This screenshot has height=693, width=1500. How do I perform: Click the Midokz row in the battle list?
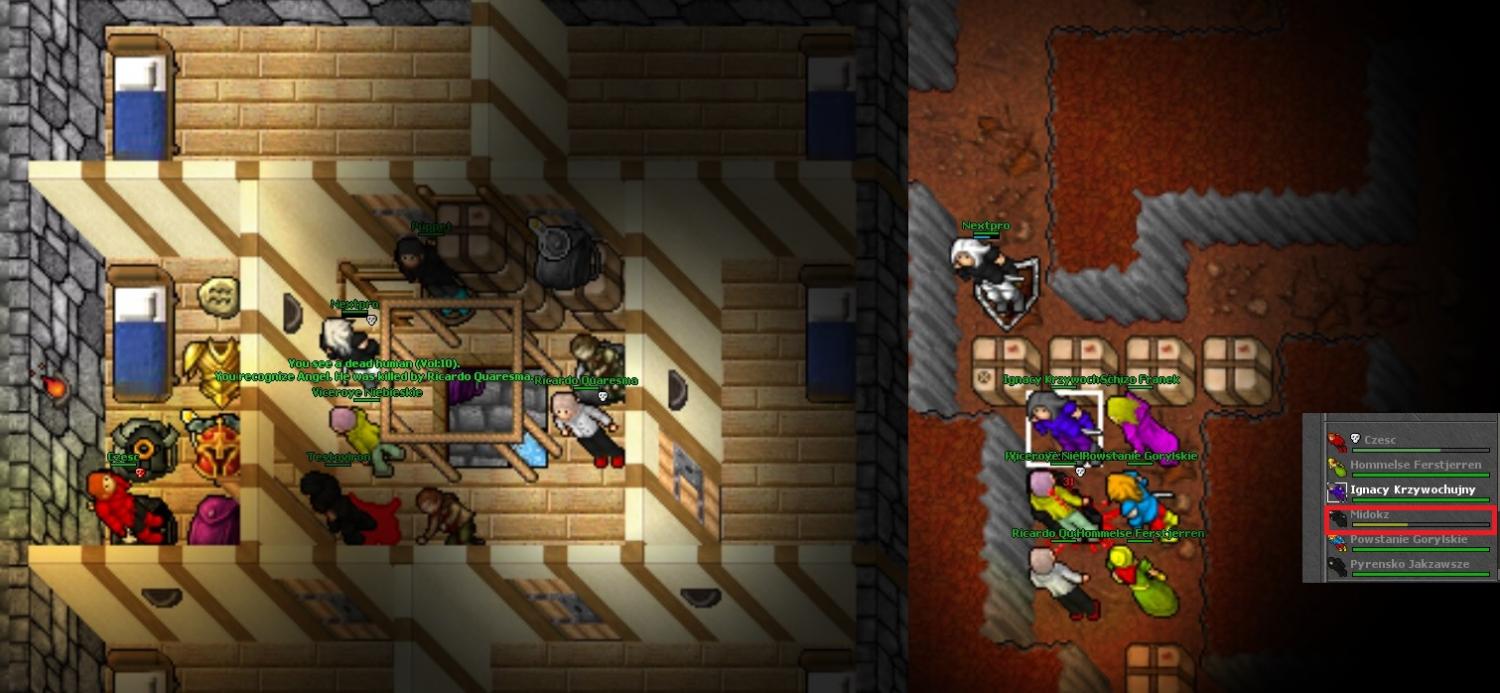coord(1408,517)
